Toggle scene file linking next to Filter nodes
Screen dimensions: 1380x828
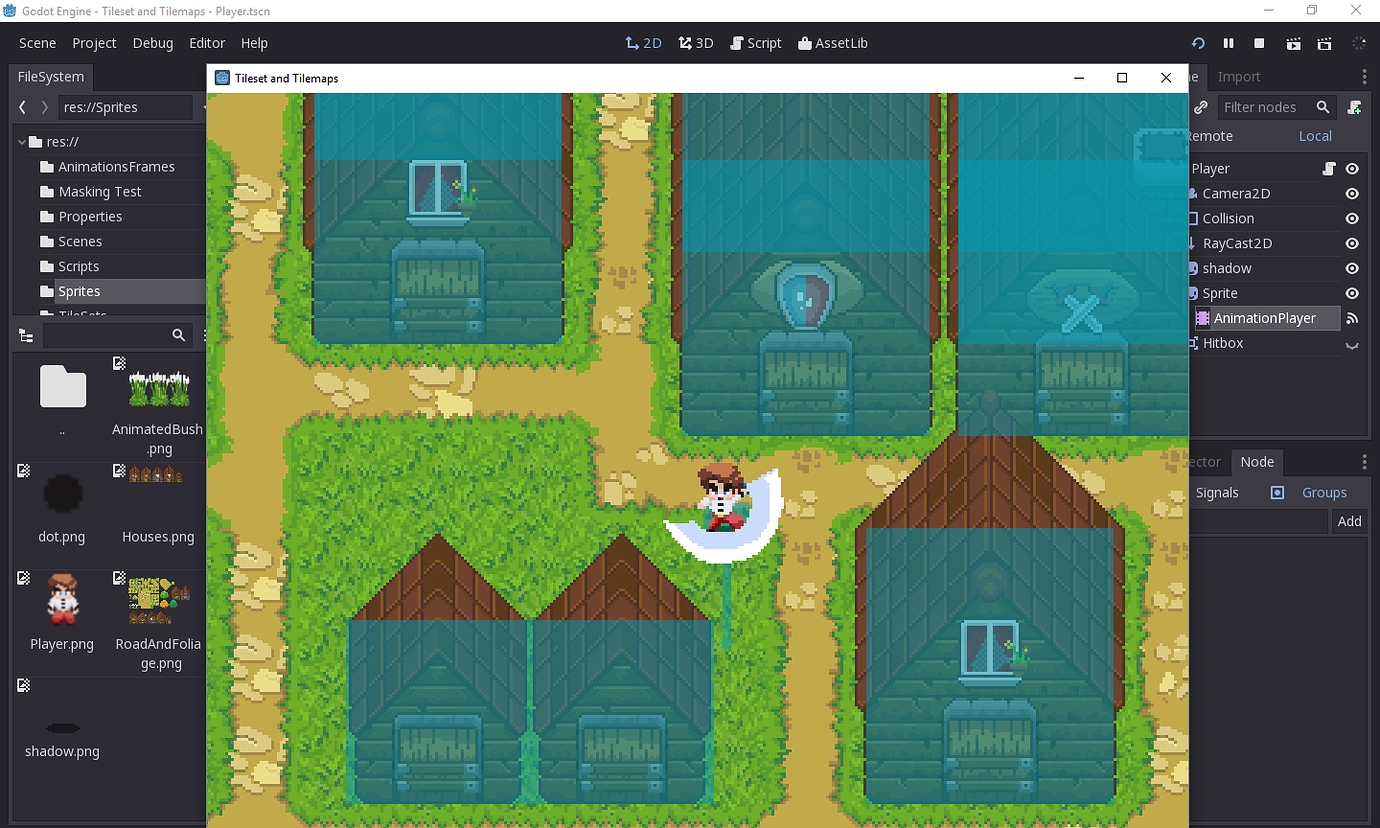(x=1200, y=107)
